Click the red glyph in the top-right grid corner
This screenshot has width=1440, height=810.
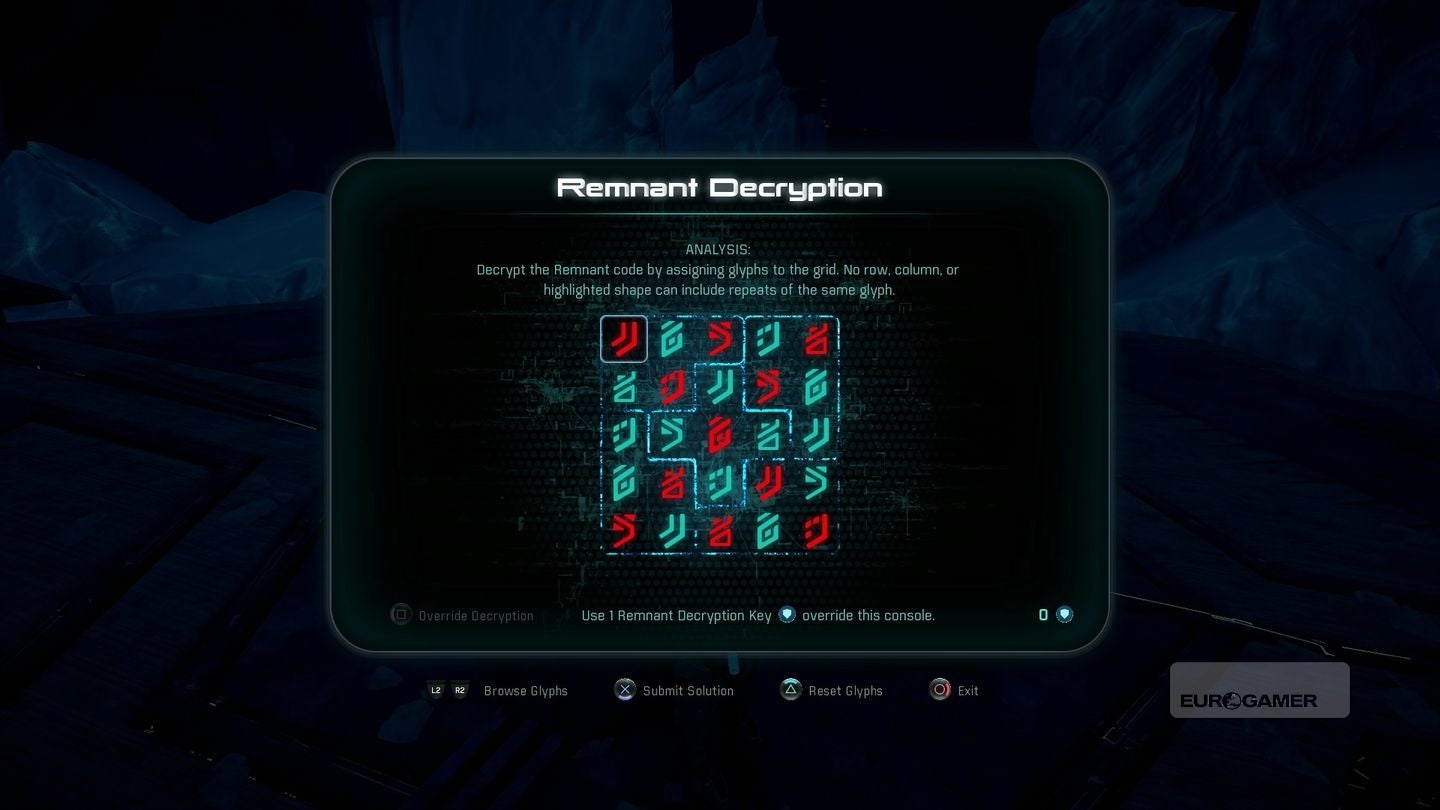(x=818, y=338)
